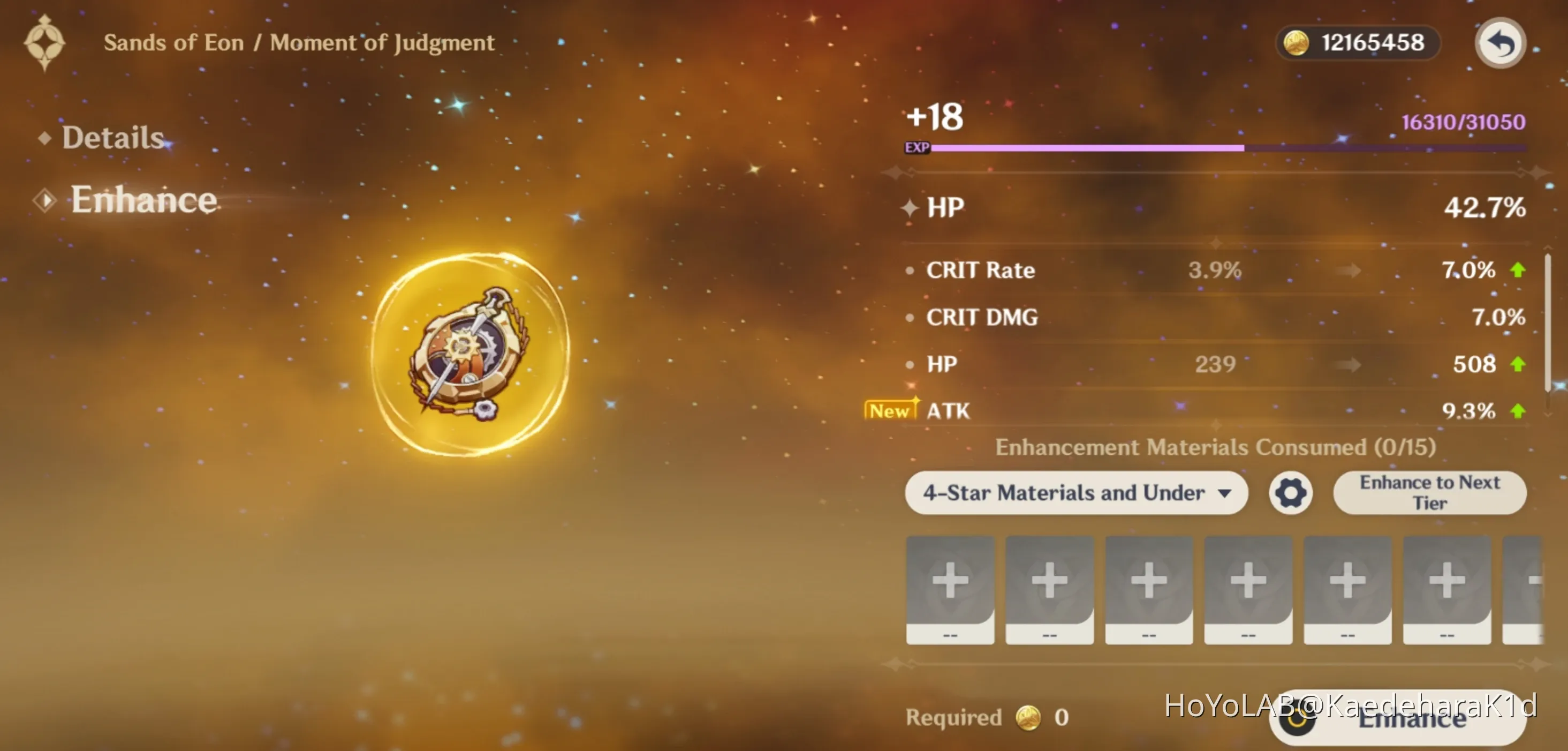
Task: Click Enhance to Next Tier
Action: tap(1429, 492)
